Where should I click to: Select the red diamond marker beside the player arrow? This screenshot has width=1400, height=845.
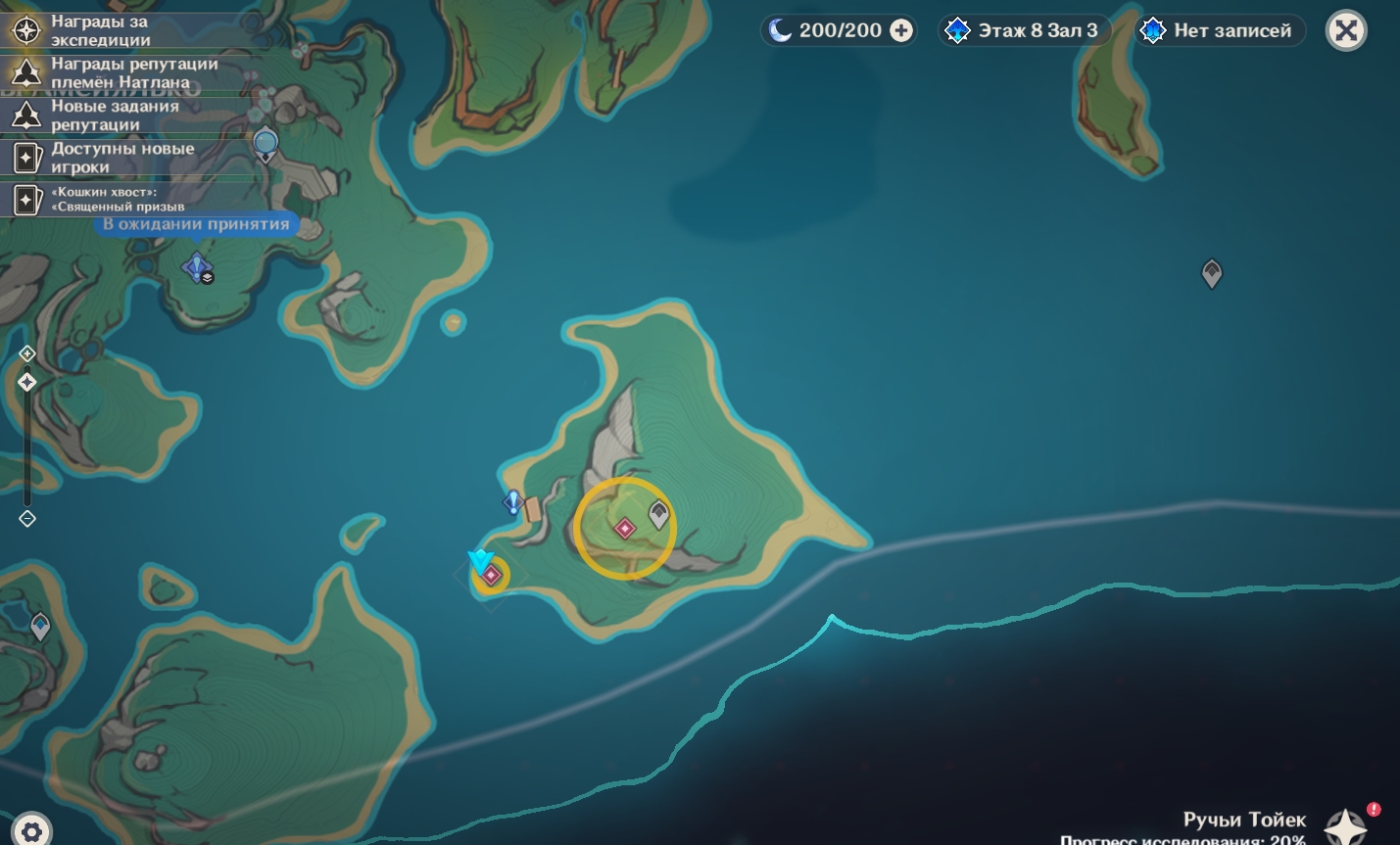(492, 576)
